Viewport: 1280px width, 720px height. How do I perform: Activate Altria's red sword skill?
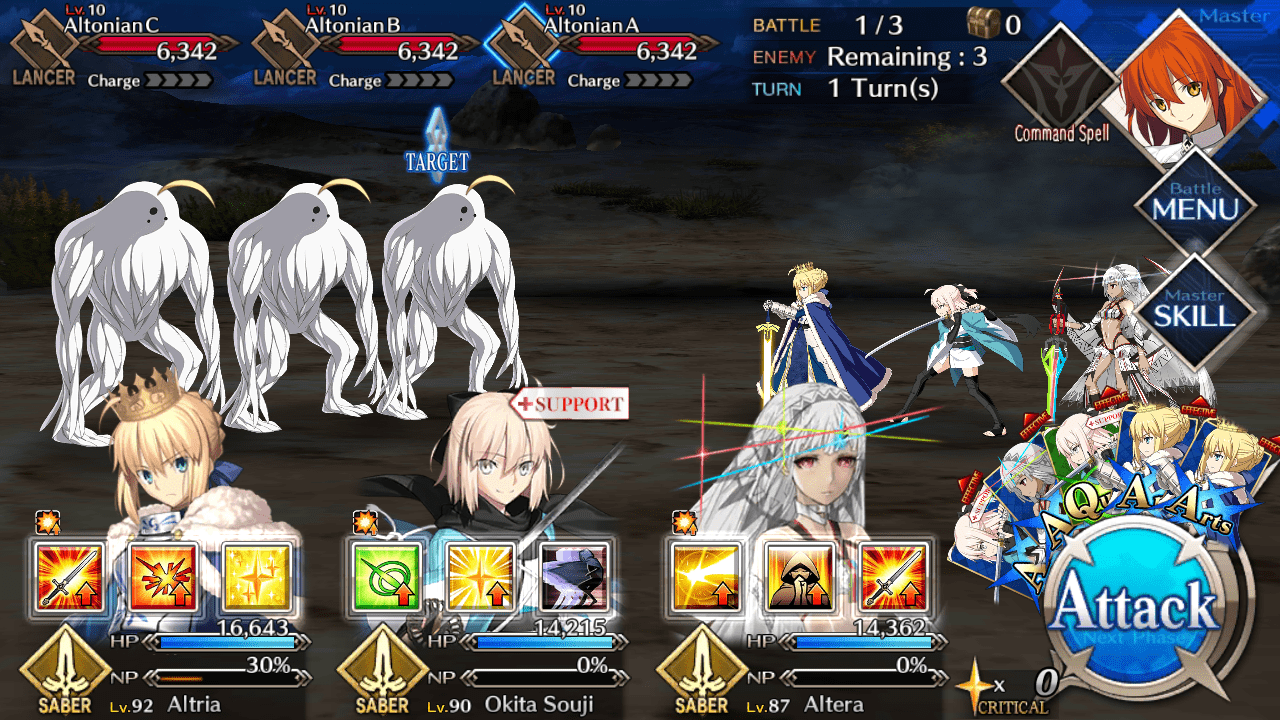69,577
